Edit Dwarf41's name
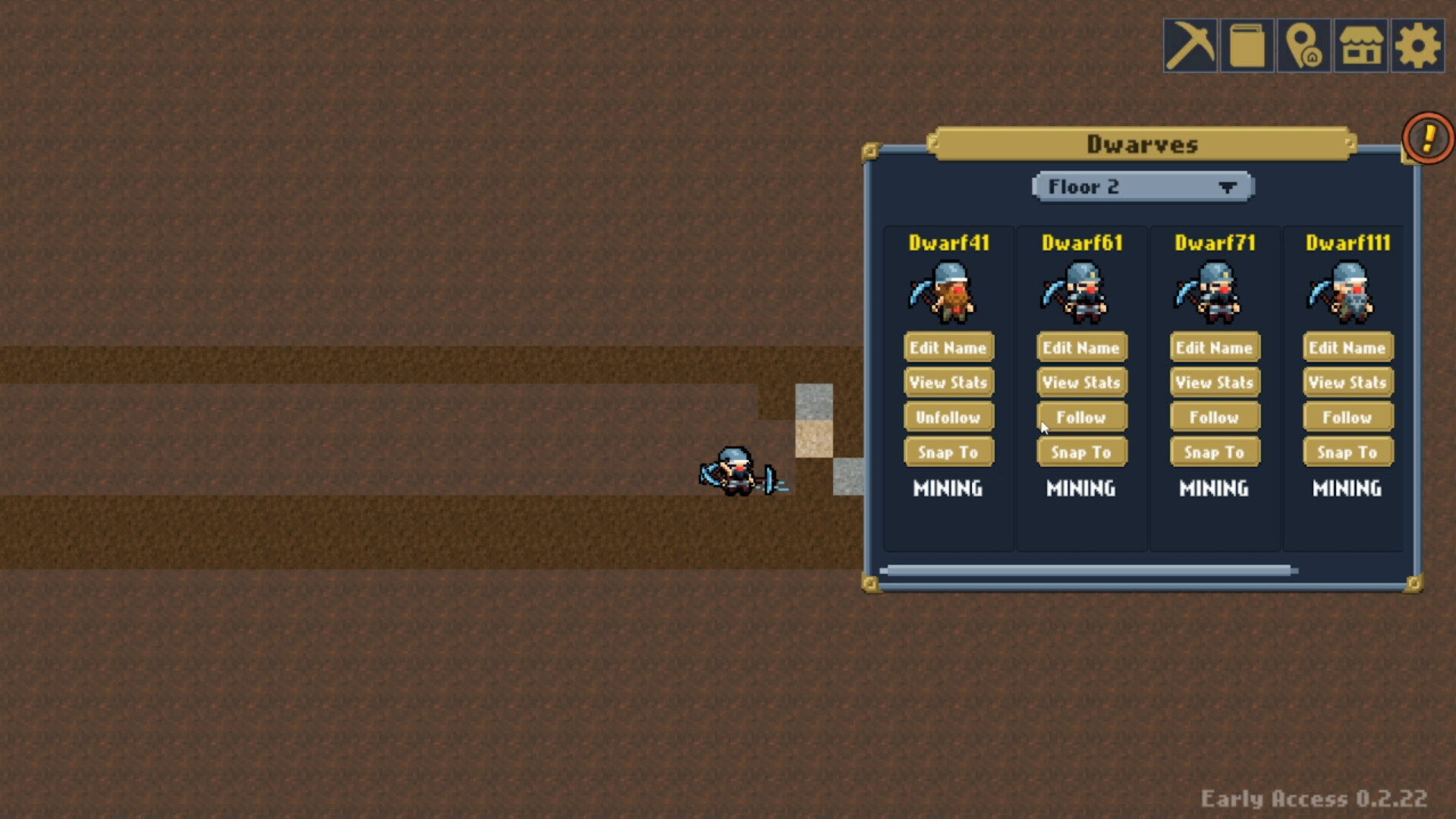 [948, 347]
